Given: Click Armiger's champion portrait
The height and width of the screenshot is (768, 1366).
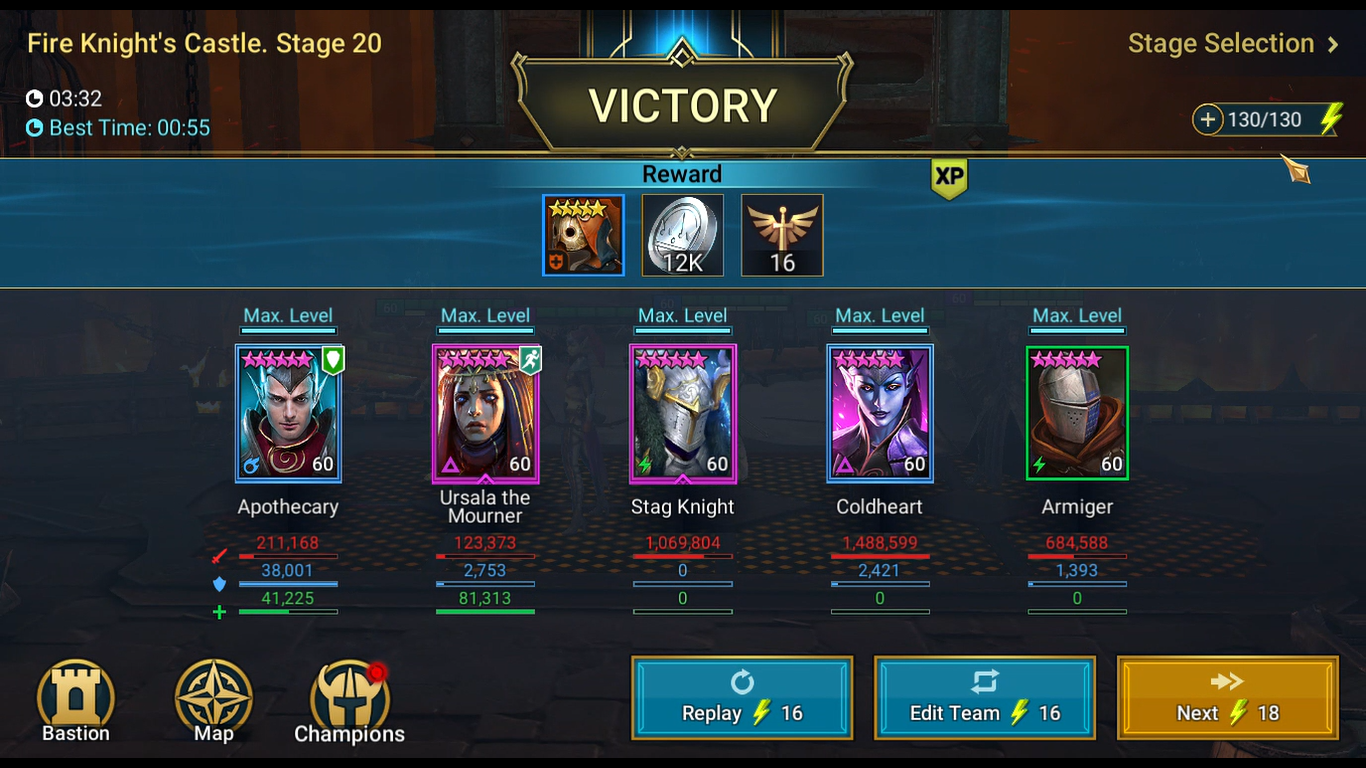Looking at the screenshot, I should point(1077,412).
